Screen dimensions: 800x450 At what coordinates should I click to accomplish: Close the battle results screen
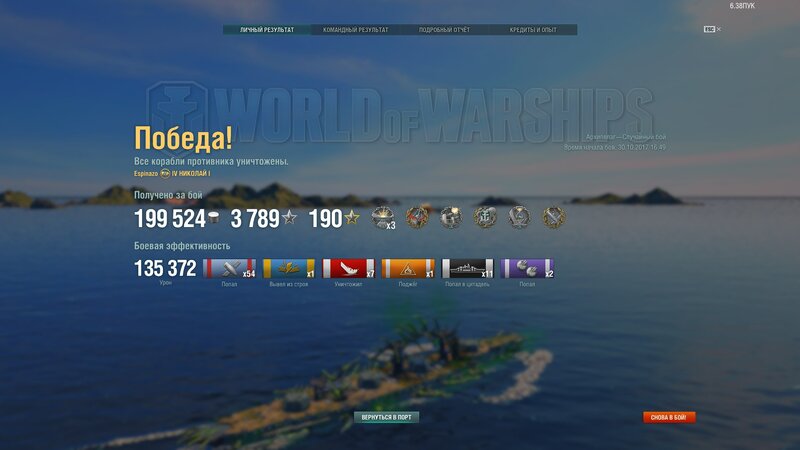coord(718,29)
